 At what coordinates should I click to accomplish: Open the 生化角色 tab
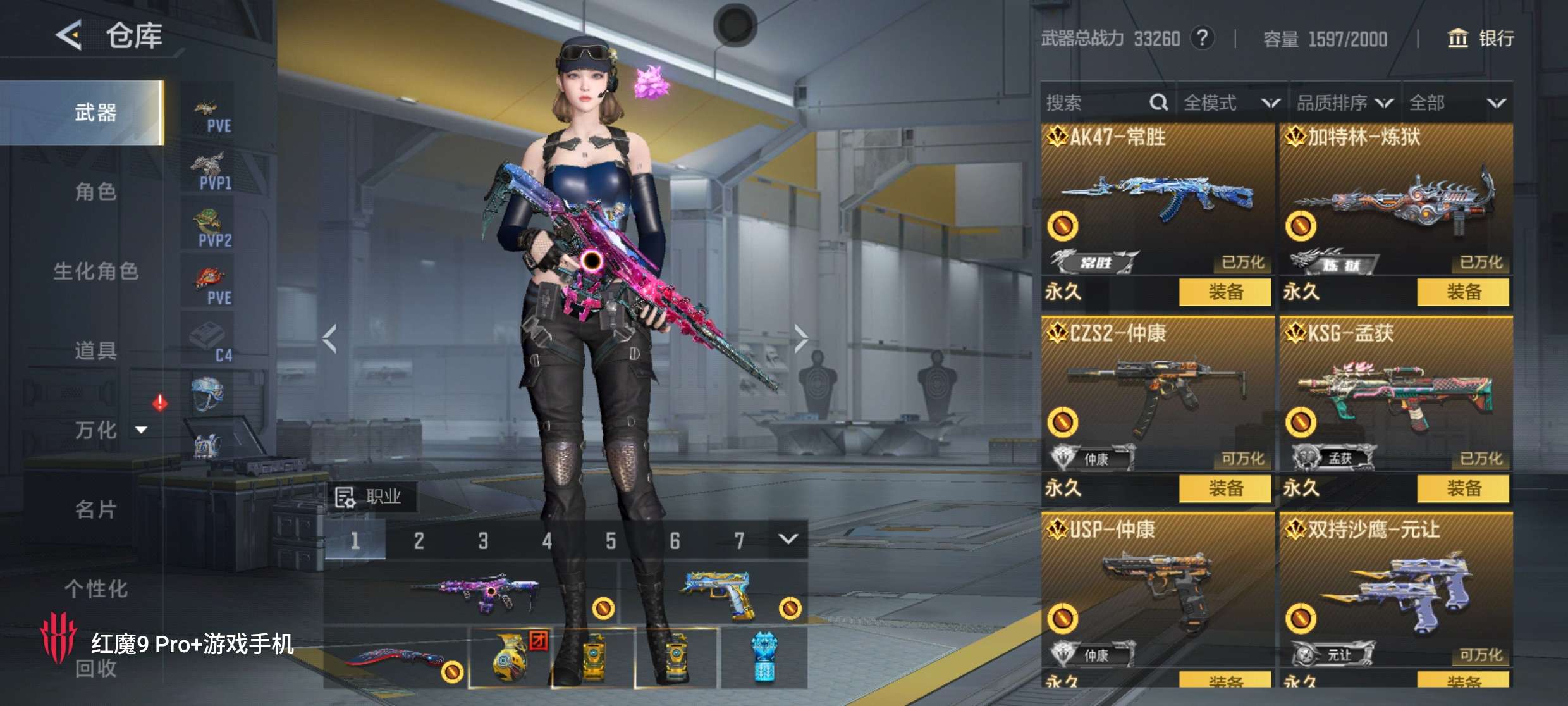click(x=95, y=271)
